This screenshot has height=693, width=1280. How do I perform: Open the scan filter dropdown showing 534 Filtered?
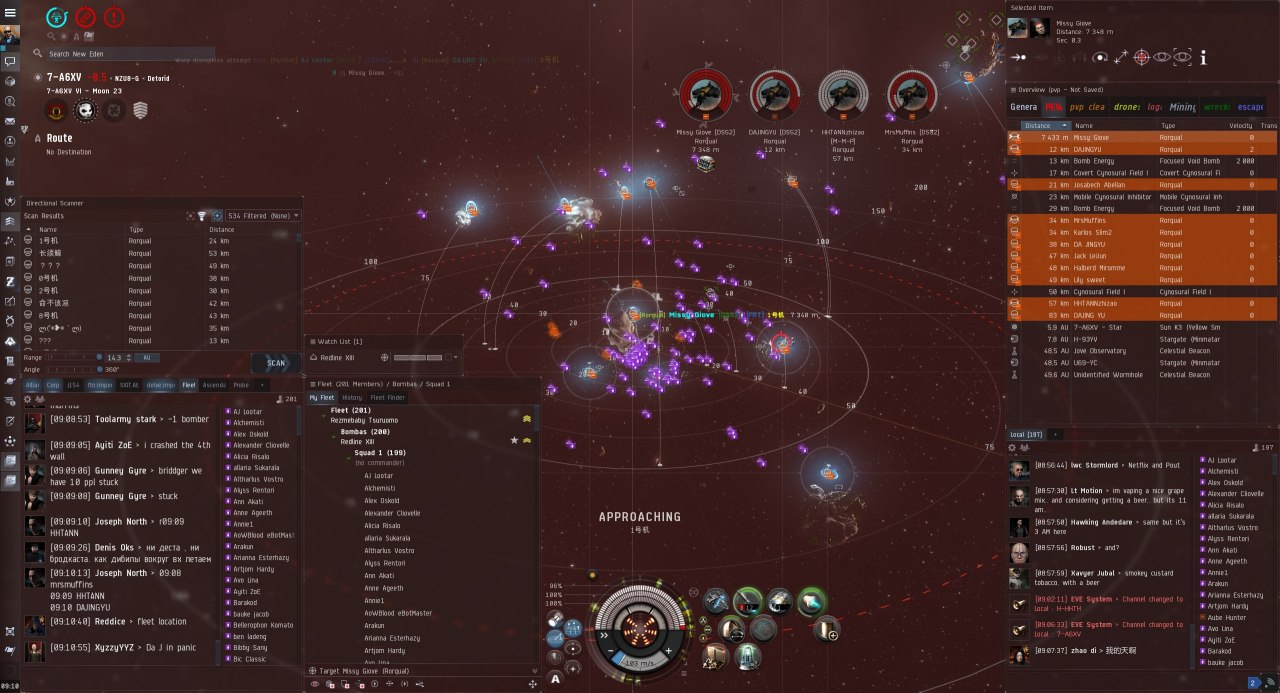(263, 215)
